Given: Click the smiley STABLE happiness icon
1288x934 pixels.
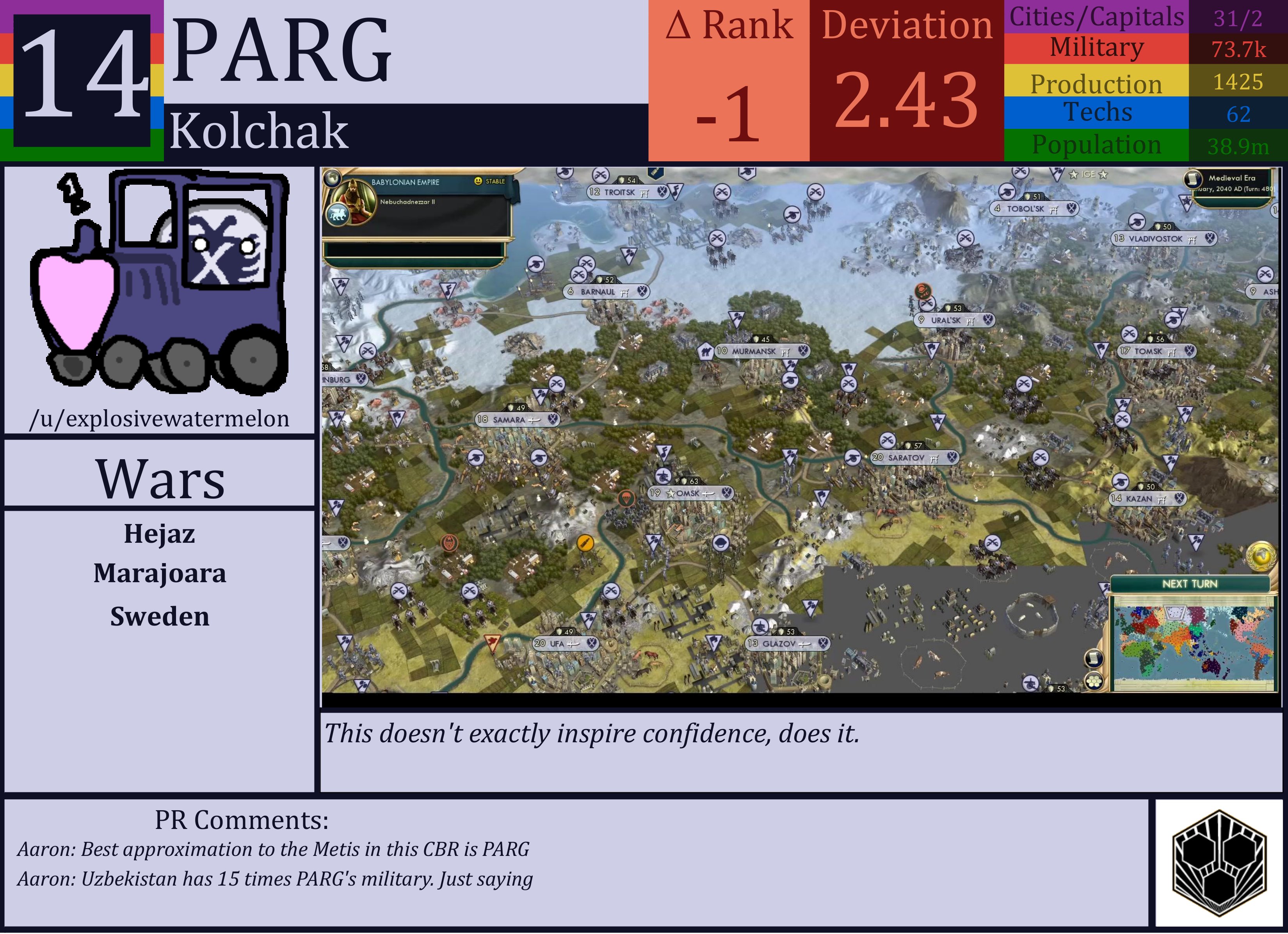Looking at the screenshot, I should (479, 181).
